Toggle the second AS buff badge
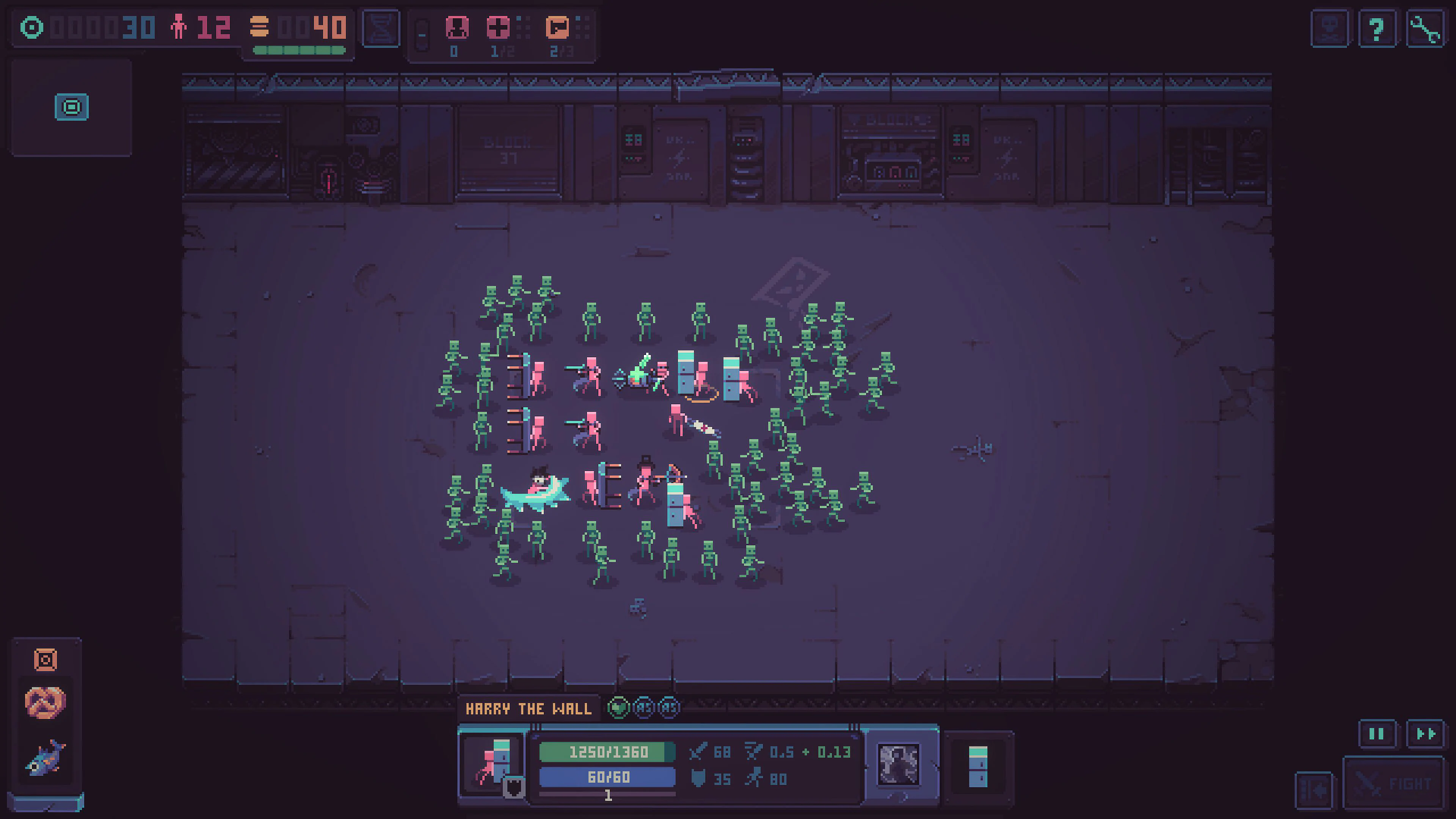 [x=668, y=707]
